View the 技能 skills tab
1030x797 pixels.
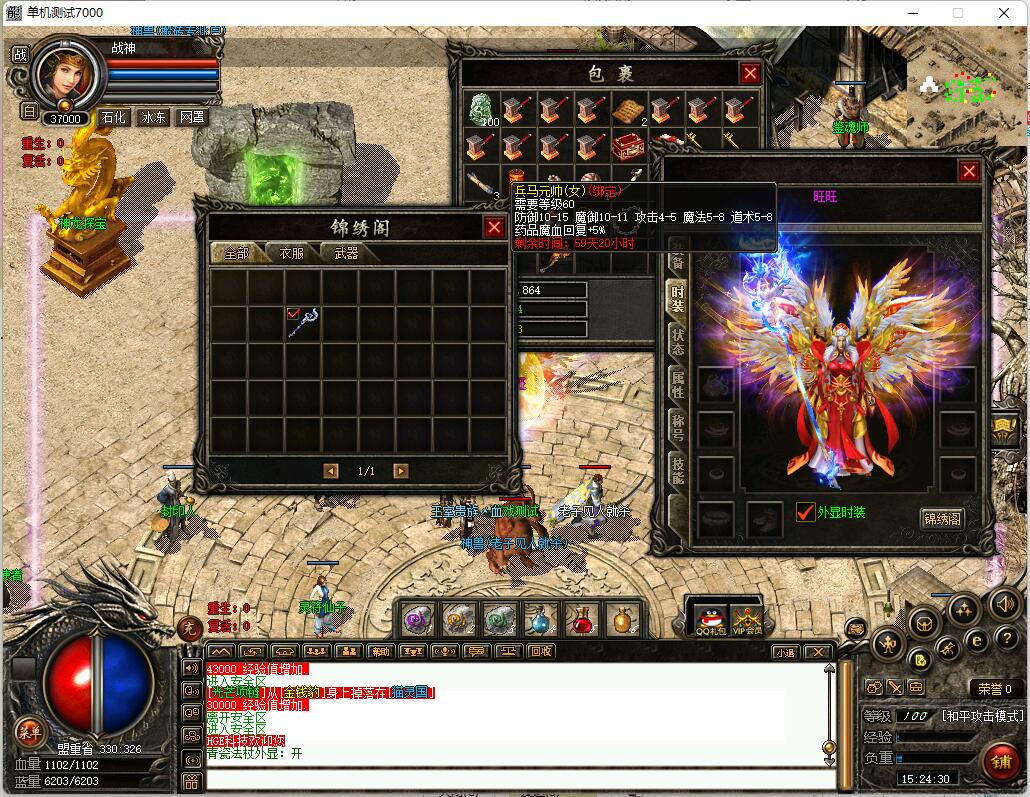click(x=677, y=471)
